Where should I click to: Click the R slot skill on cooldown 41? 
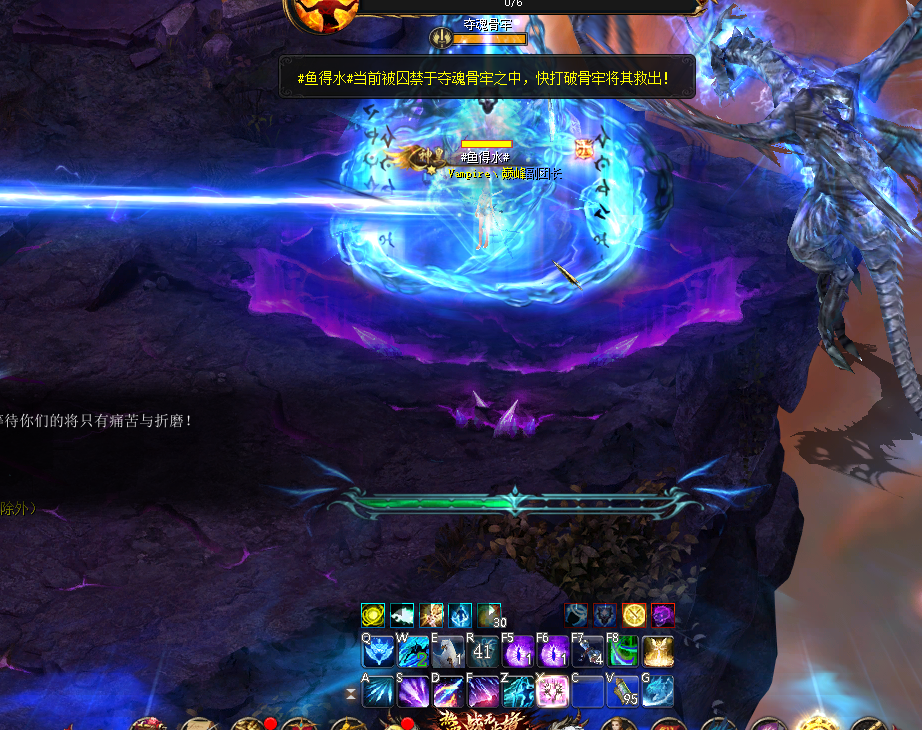[483, 653]
